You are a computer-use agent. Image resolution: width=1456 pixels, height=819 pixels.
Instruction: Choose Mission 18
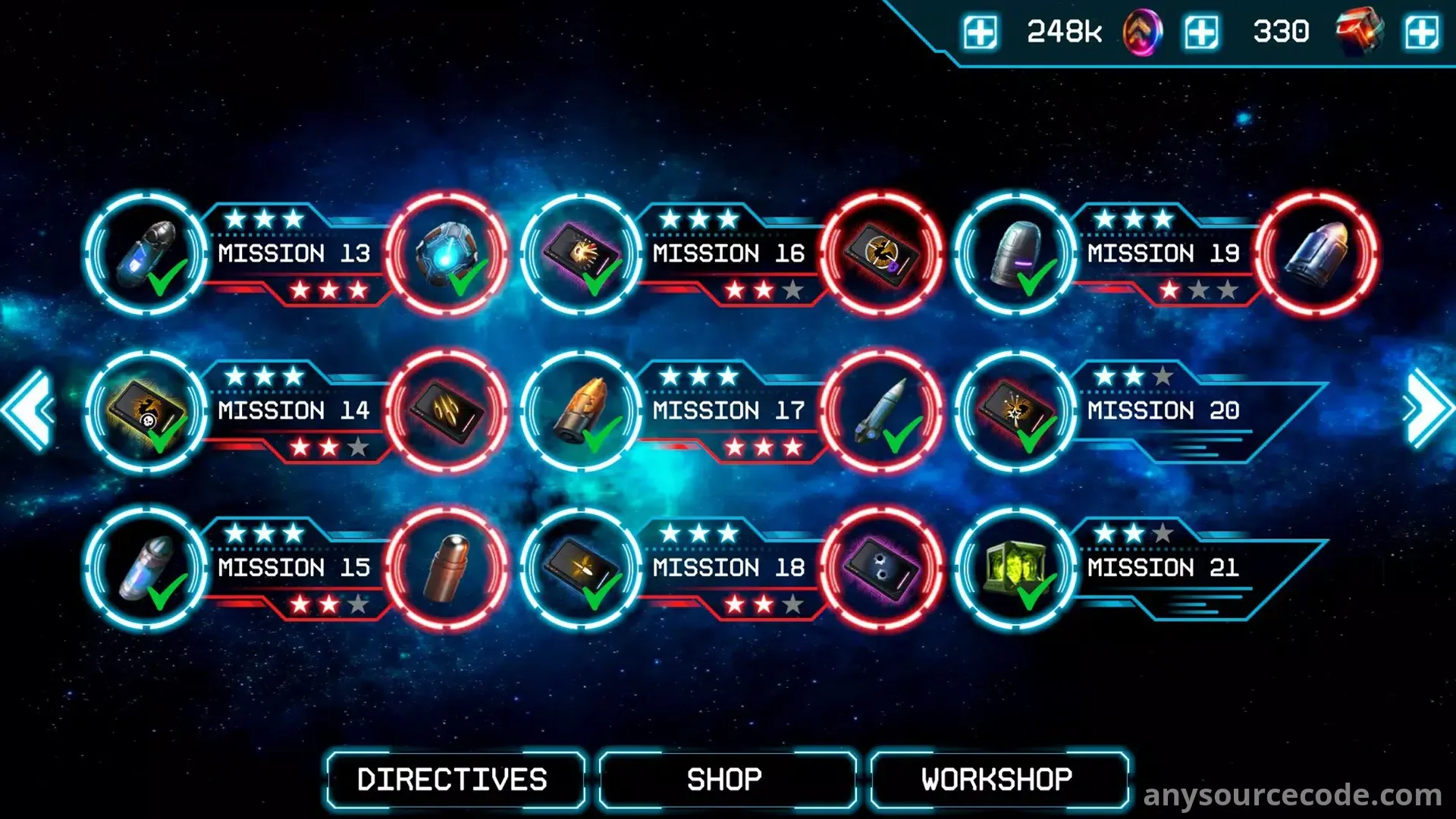728,567
